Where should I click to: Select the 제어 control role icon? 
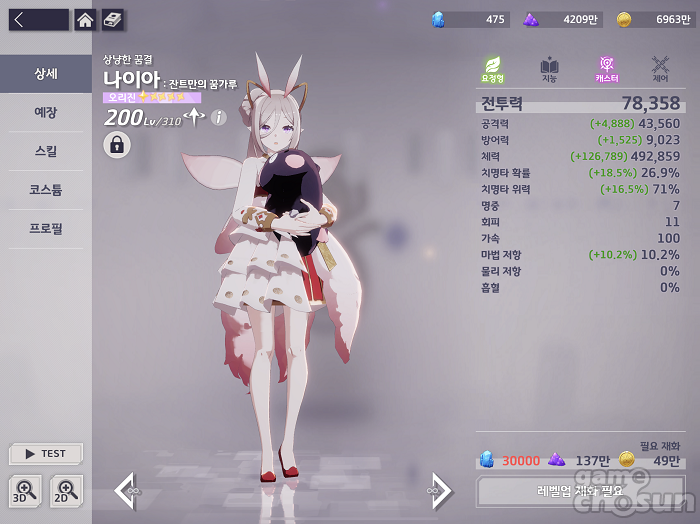[x=660, y=69]
